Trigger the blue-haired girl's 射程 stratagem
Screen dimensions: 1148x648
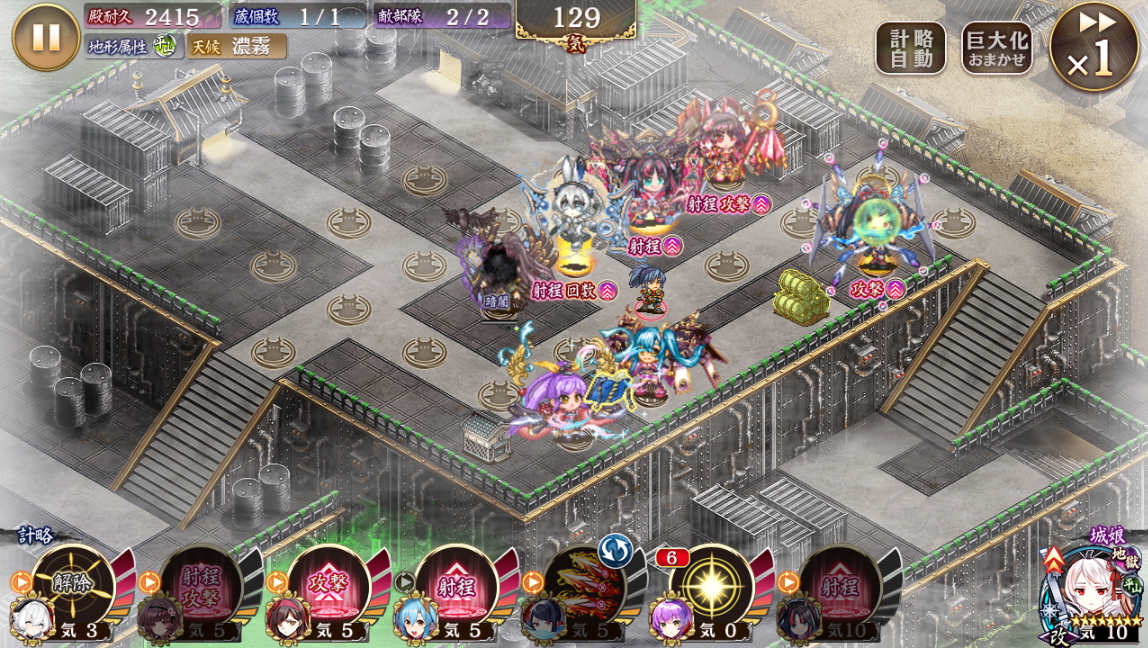pos(456,586)
